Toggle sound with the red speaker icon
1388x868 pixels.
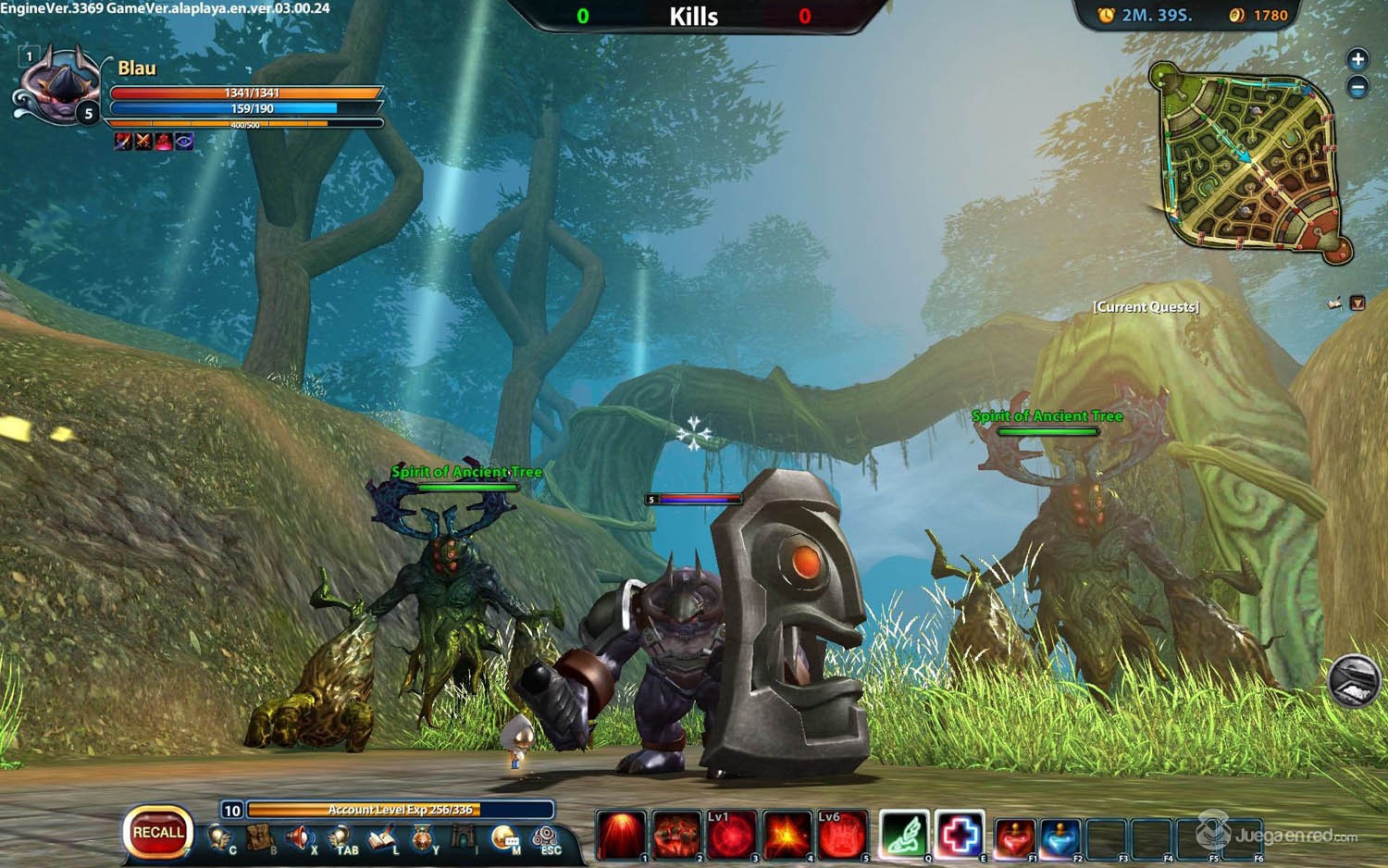(x=300, y=837)
